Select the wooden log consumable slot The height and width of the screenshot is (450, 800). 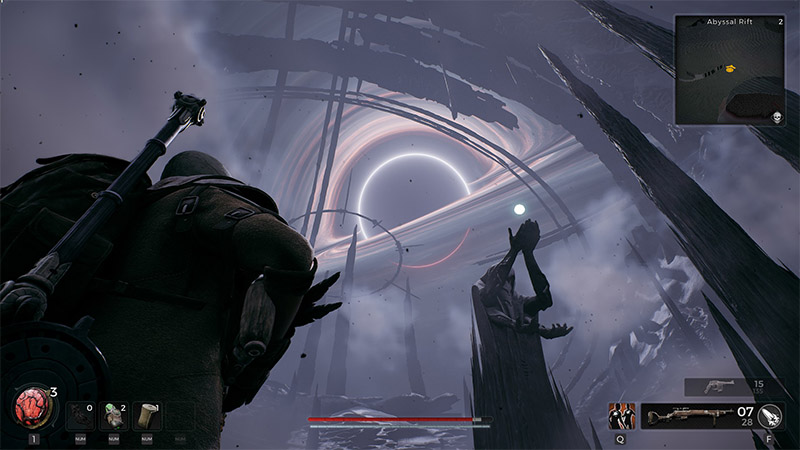(x=147, y=415)
